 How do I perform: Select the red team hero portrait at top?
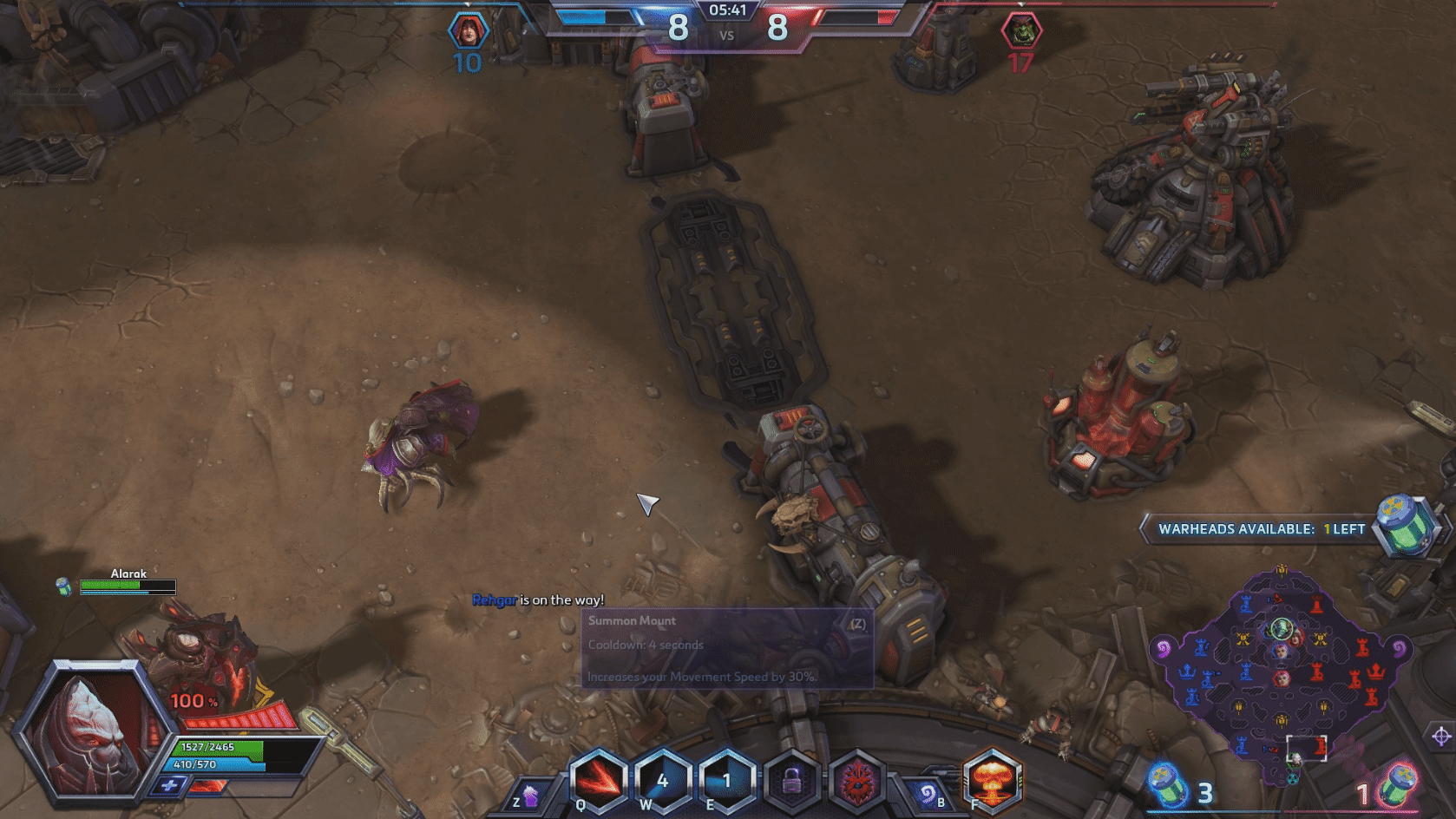tap(1020, 31)
